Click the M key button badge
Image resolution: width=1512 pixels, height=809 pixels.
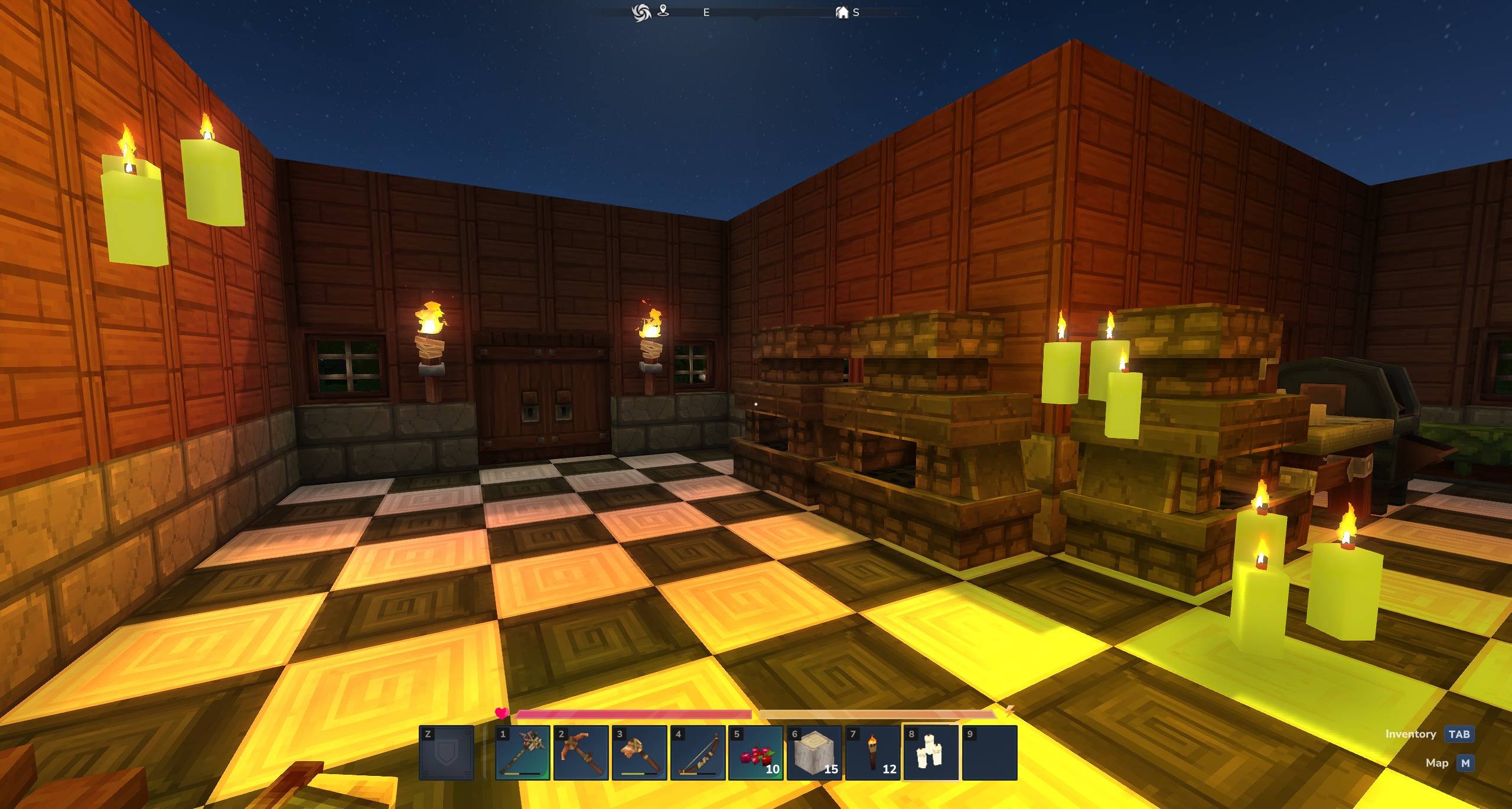pyautogui.click(x=1464, y=763)
